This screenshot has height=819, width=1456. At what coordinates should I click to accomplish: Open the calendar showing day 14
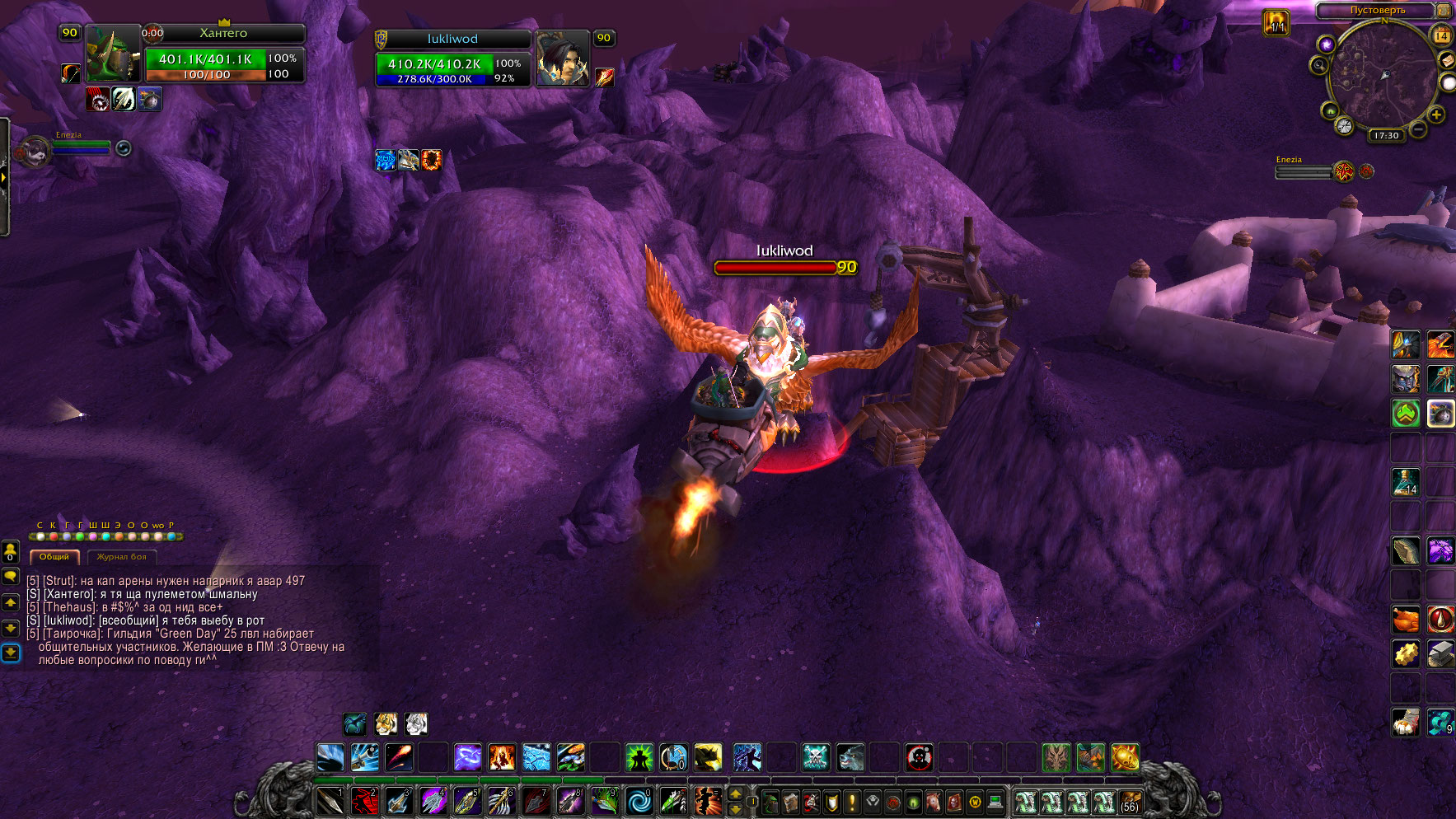[1442, 35]
